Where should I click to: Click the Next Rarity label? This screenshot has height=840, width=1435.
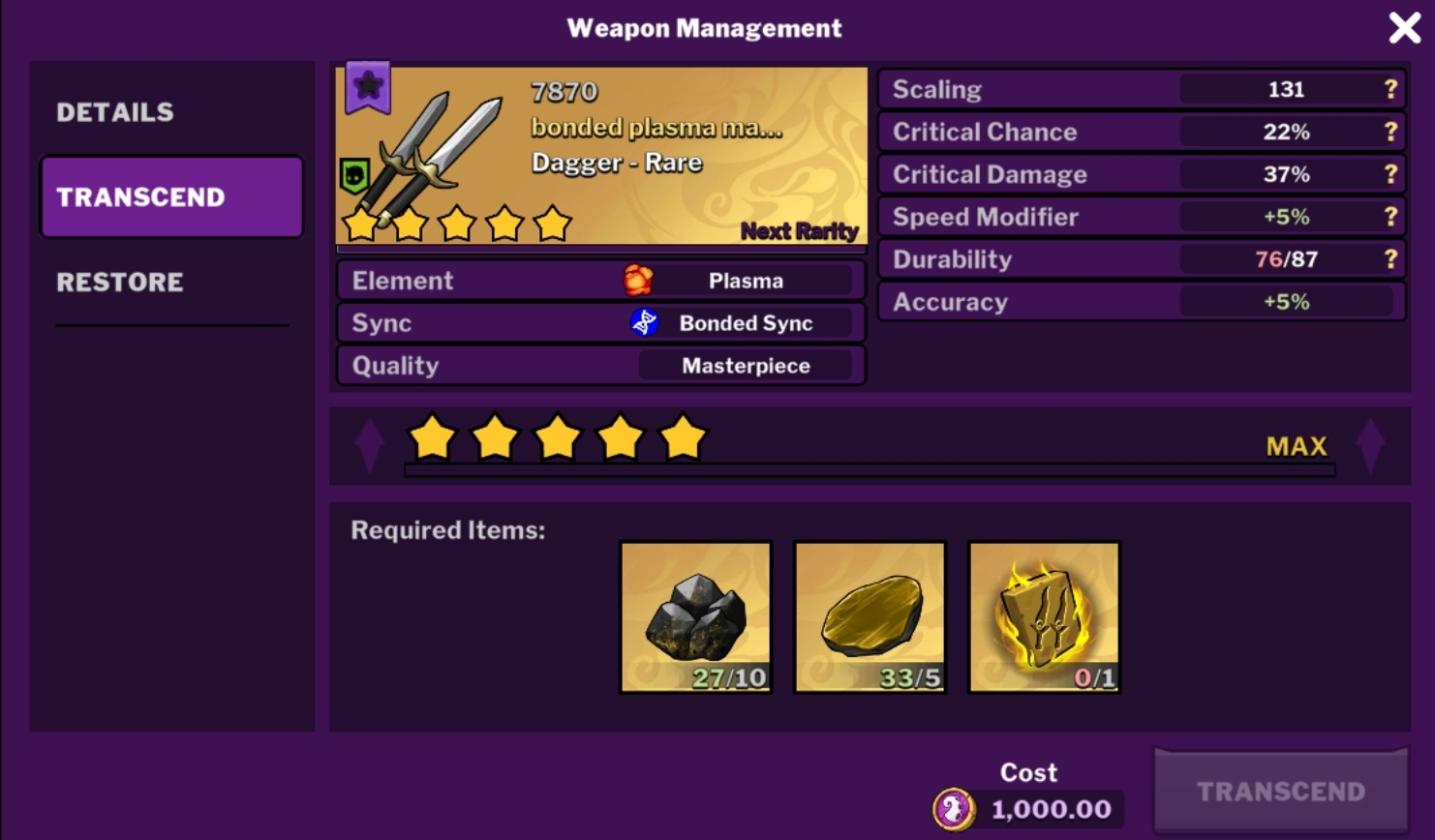[798, 230]
